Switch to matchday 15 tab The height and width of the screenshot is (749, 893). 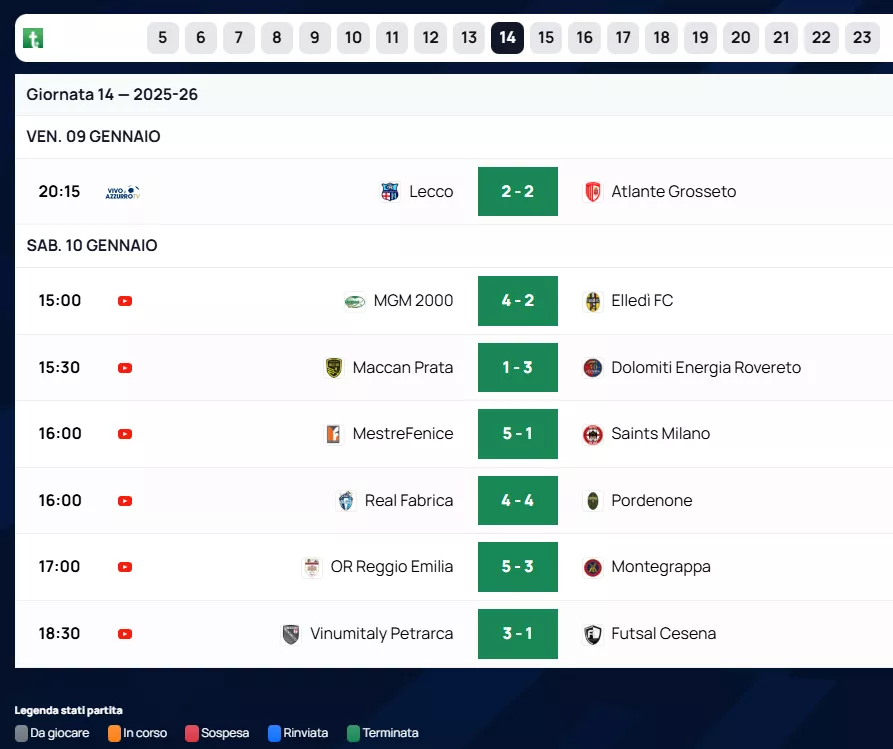(x=545, y=38)
